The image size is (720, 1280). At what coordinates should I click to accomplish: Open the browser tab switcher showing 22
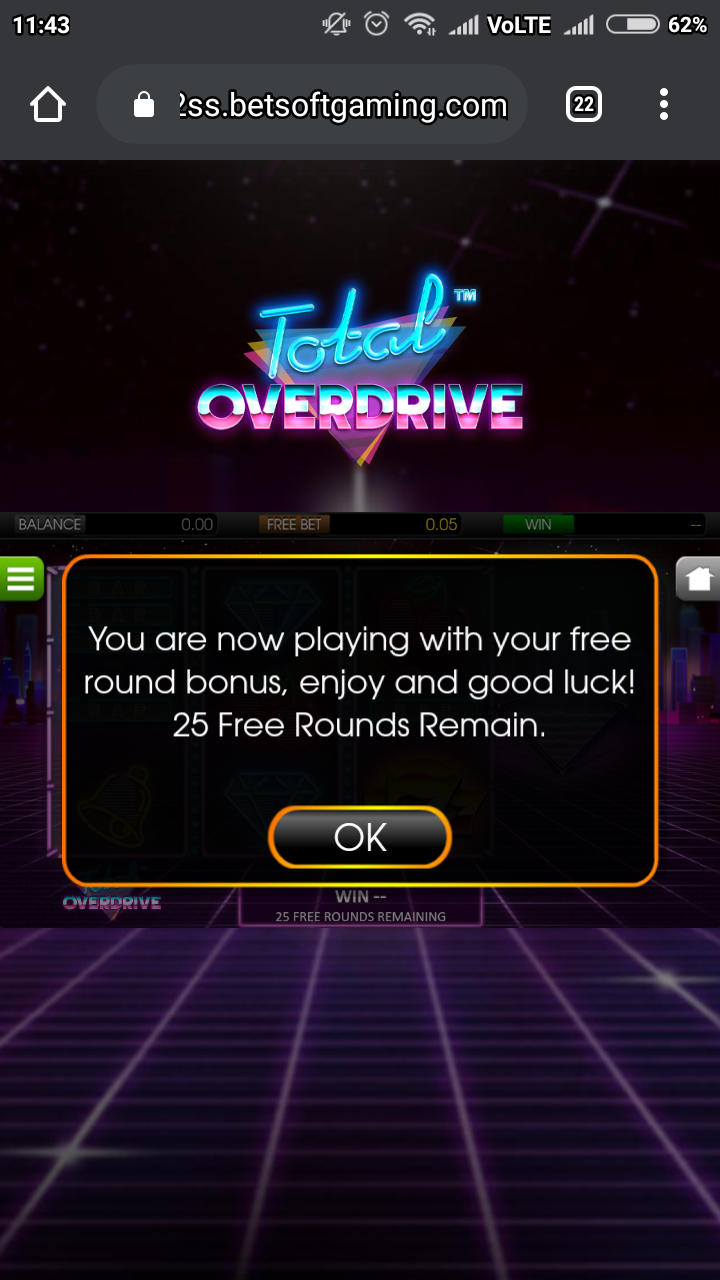[x=584, y=104]
